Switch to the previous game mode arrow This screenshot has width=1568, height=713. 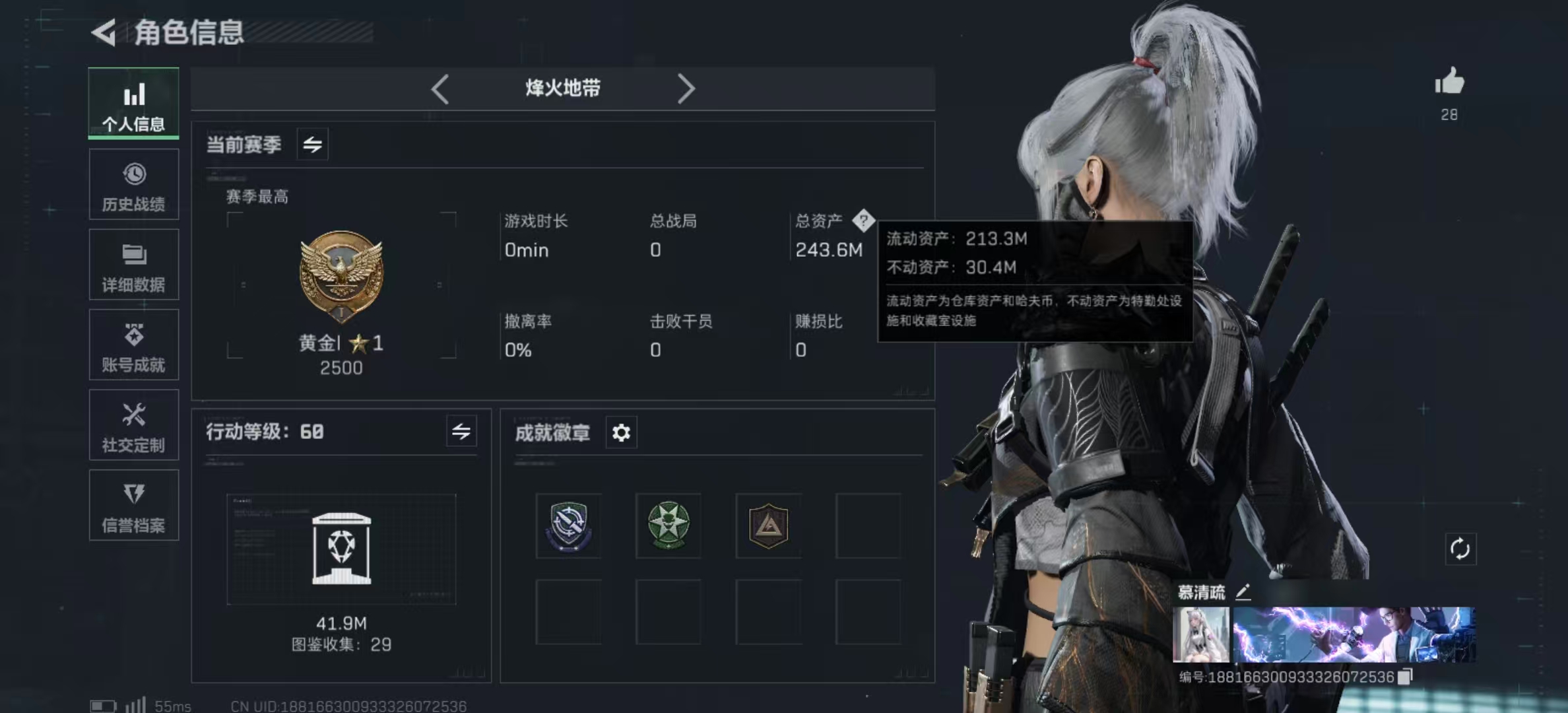click(x=440, y=88)
